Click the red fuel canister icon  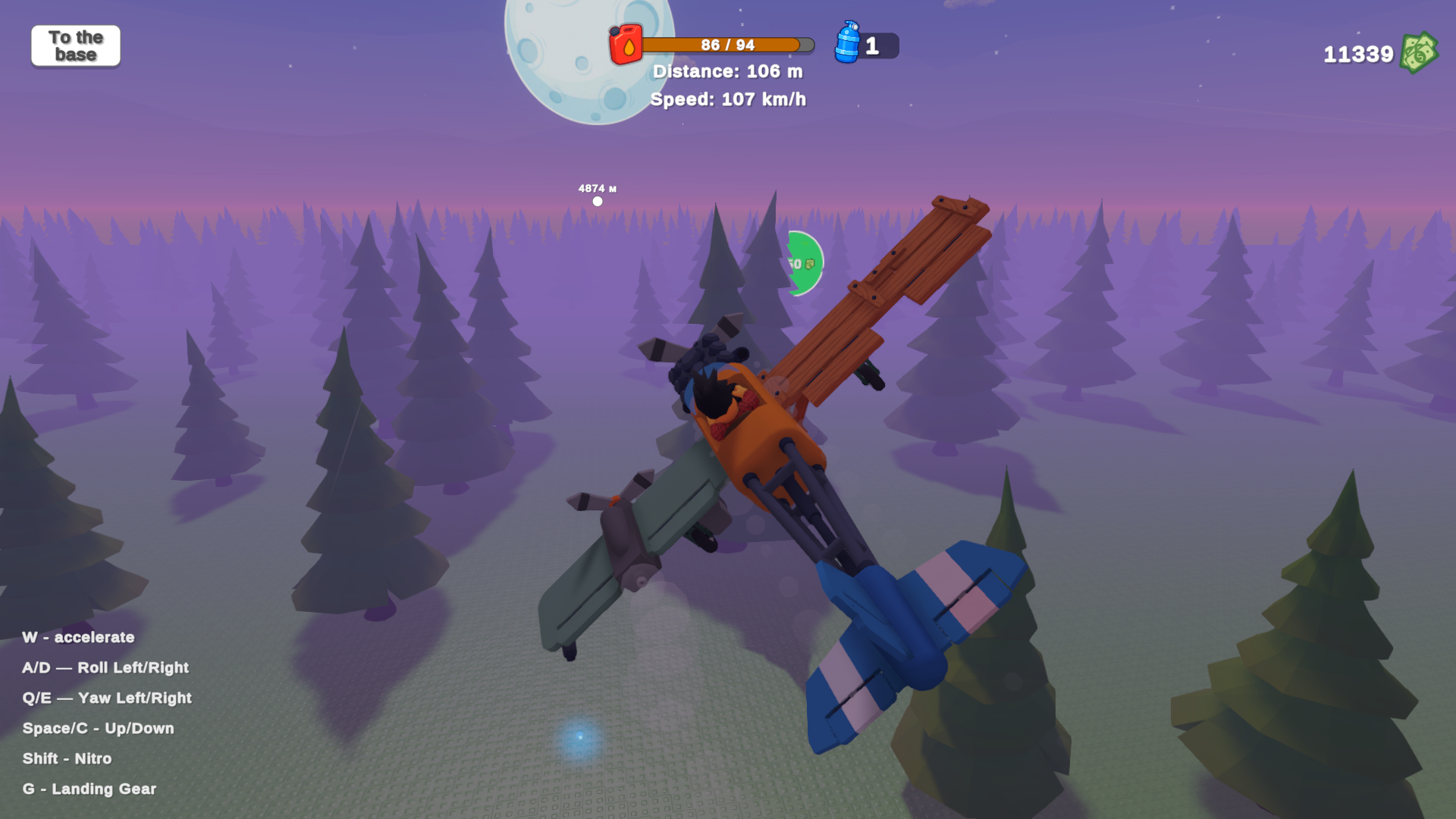point(626,44)
